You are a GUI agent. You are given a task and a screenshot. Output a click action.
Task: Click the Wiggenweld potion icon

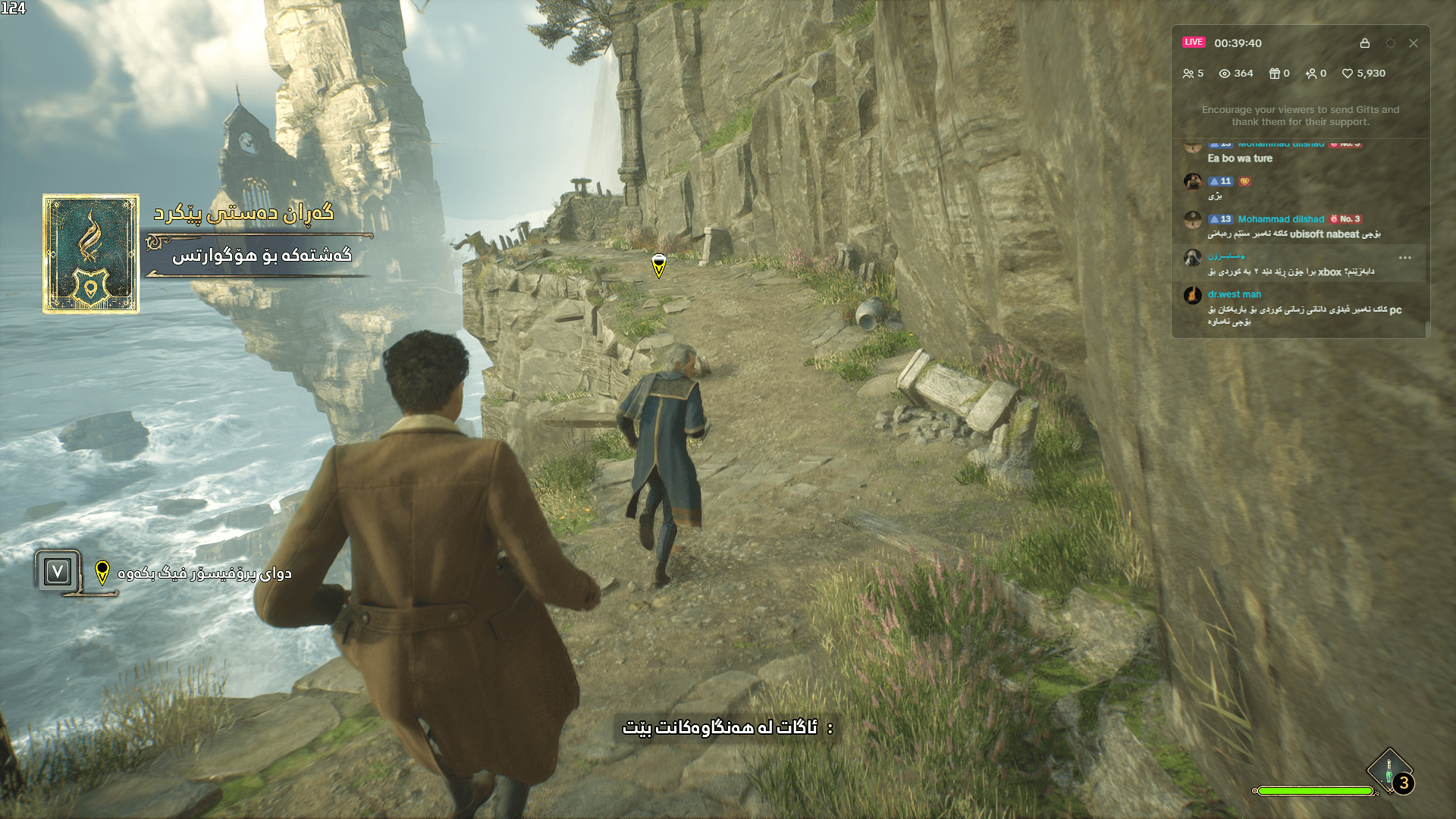click(1389, 770)
